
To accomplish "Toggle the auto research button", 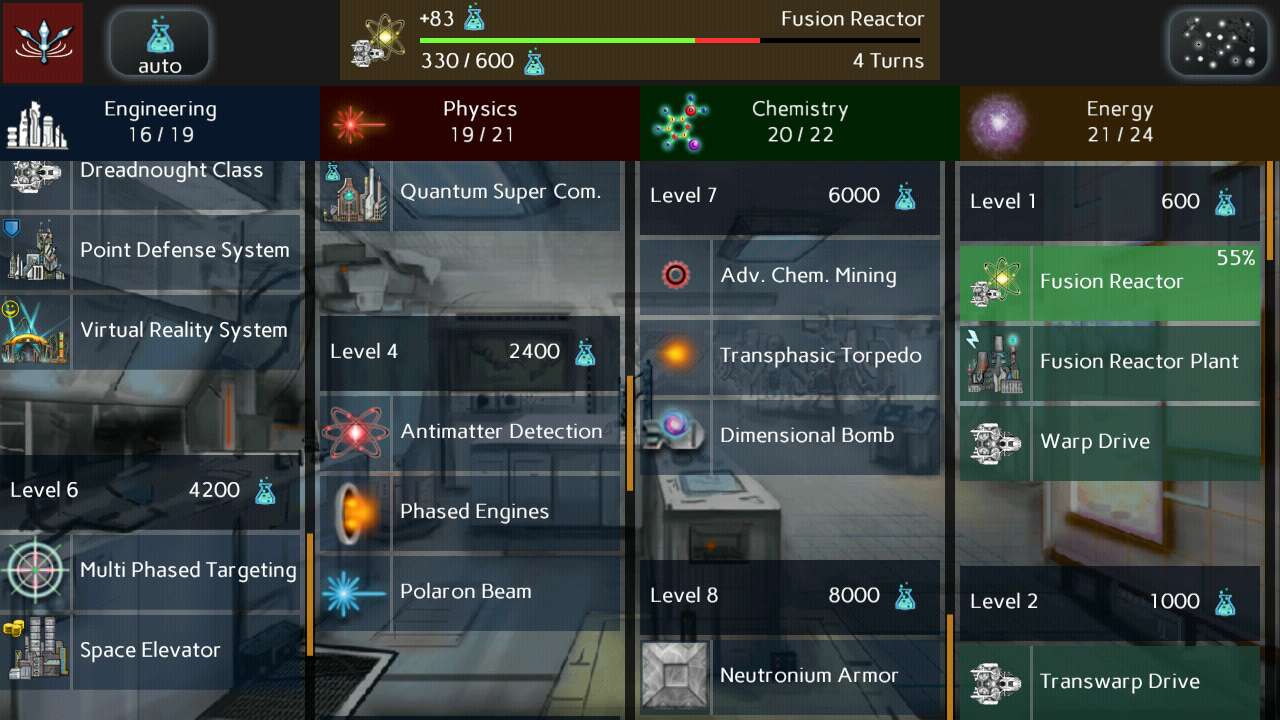I will tap(159, 43).
